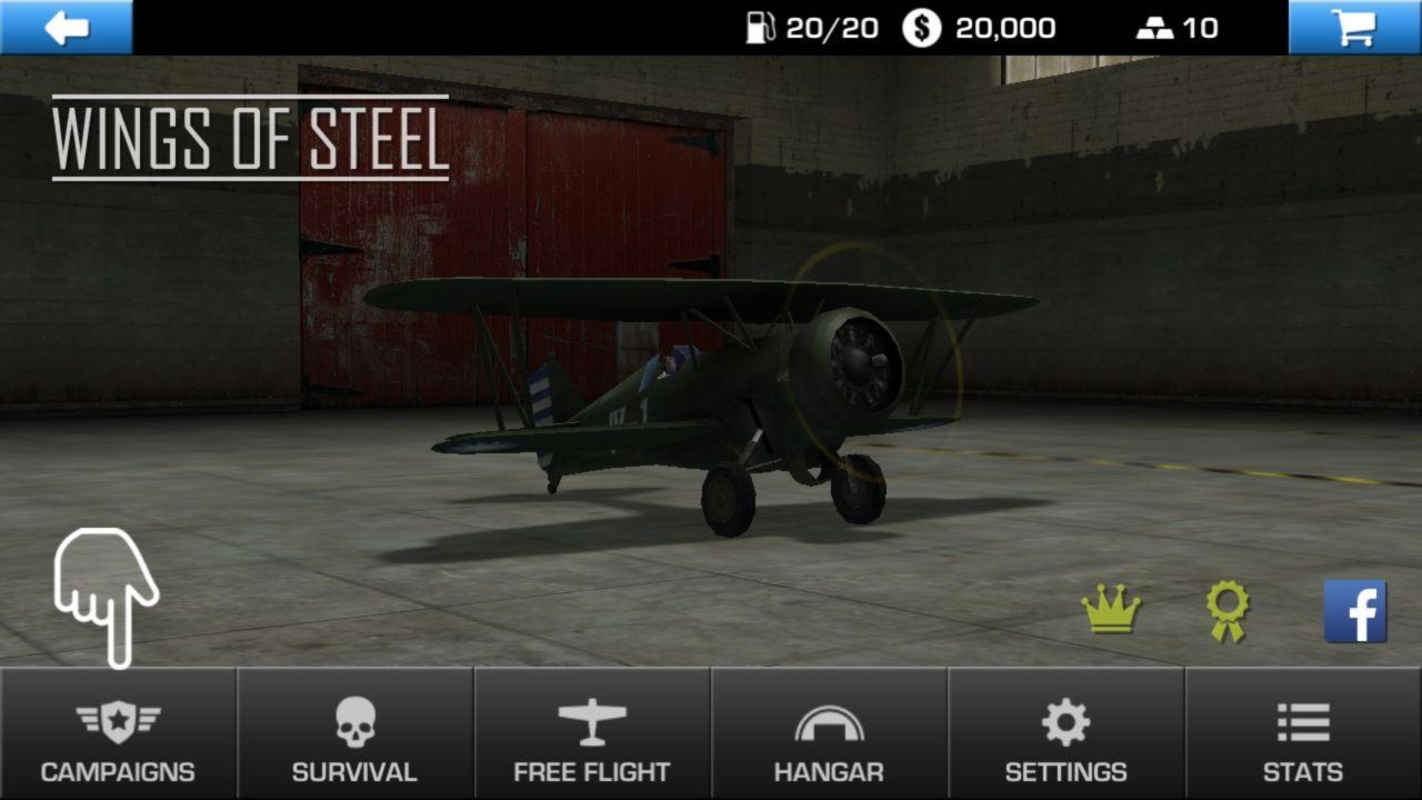Choose Free Flight mode
The width and height of the screenshot is (1422, 800).
[x=592, y=735]
